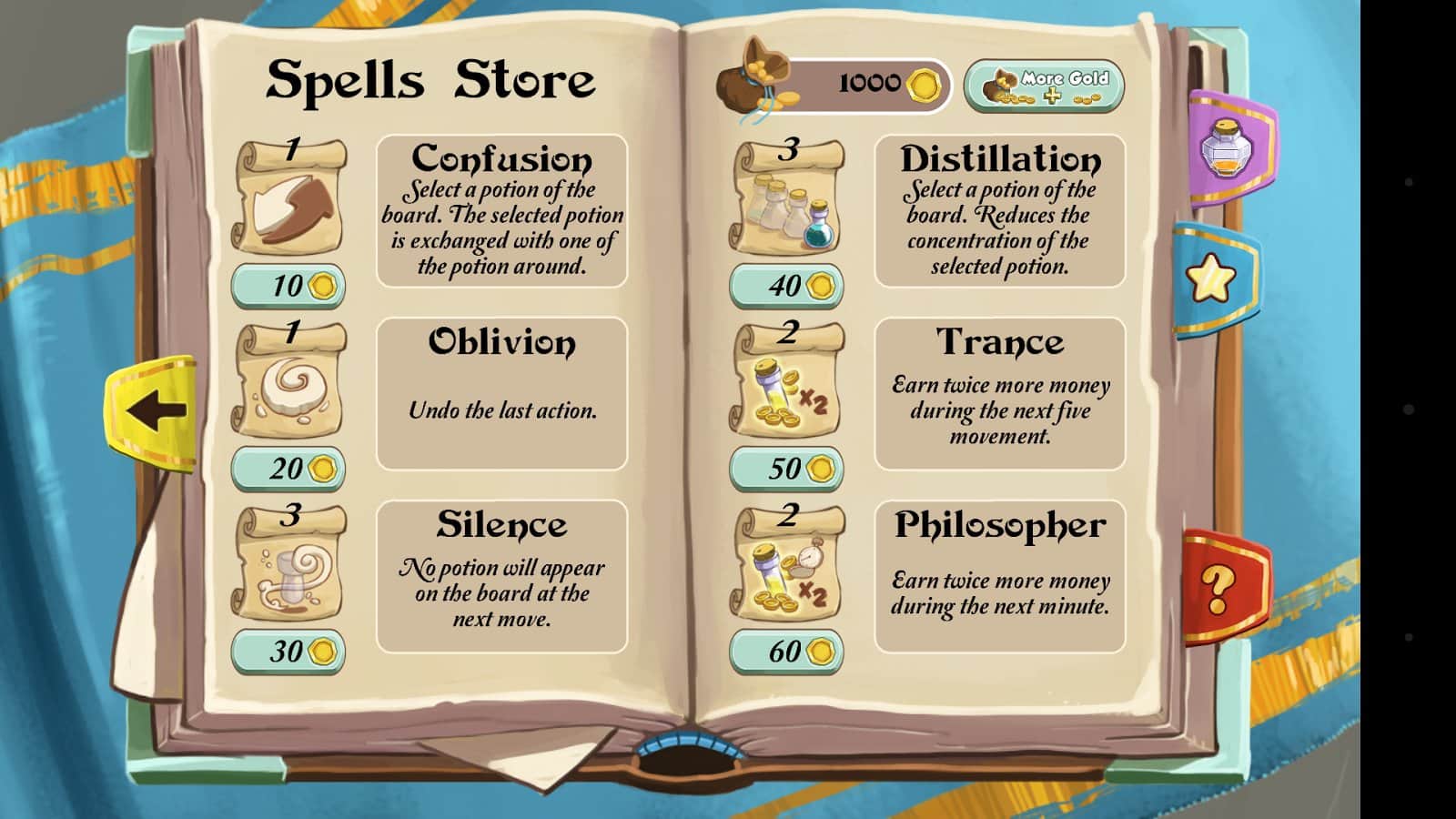The image size is (1456, 819).
Task: Open the More Gold purchase button
Action: point(1044,86)
